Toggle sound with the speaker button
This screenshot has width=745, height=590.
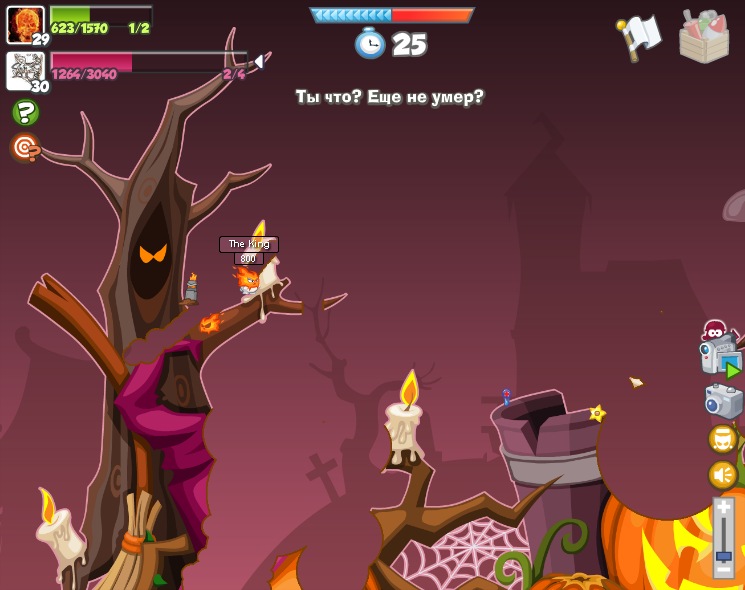point(722,474)
